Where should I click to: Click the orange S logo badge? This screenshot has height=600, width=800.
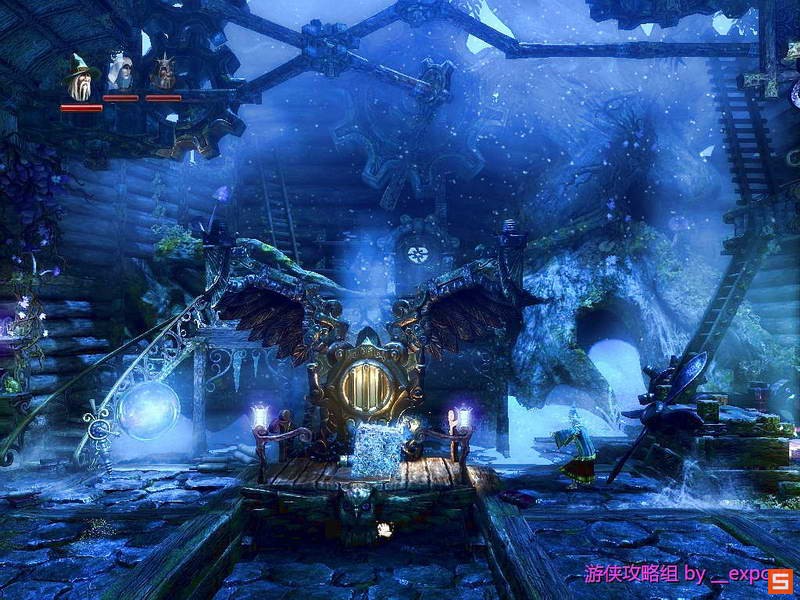(x=781, y=580)
